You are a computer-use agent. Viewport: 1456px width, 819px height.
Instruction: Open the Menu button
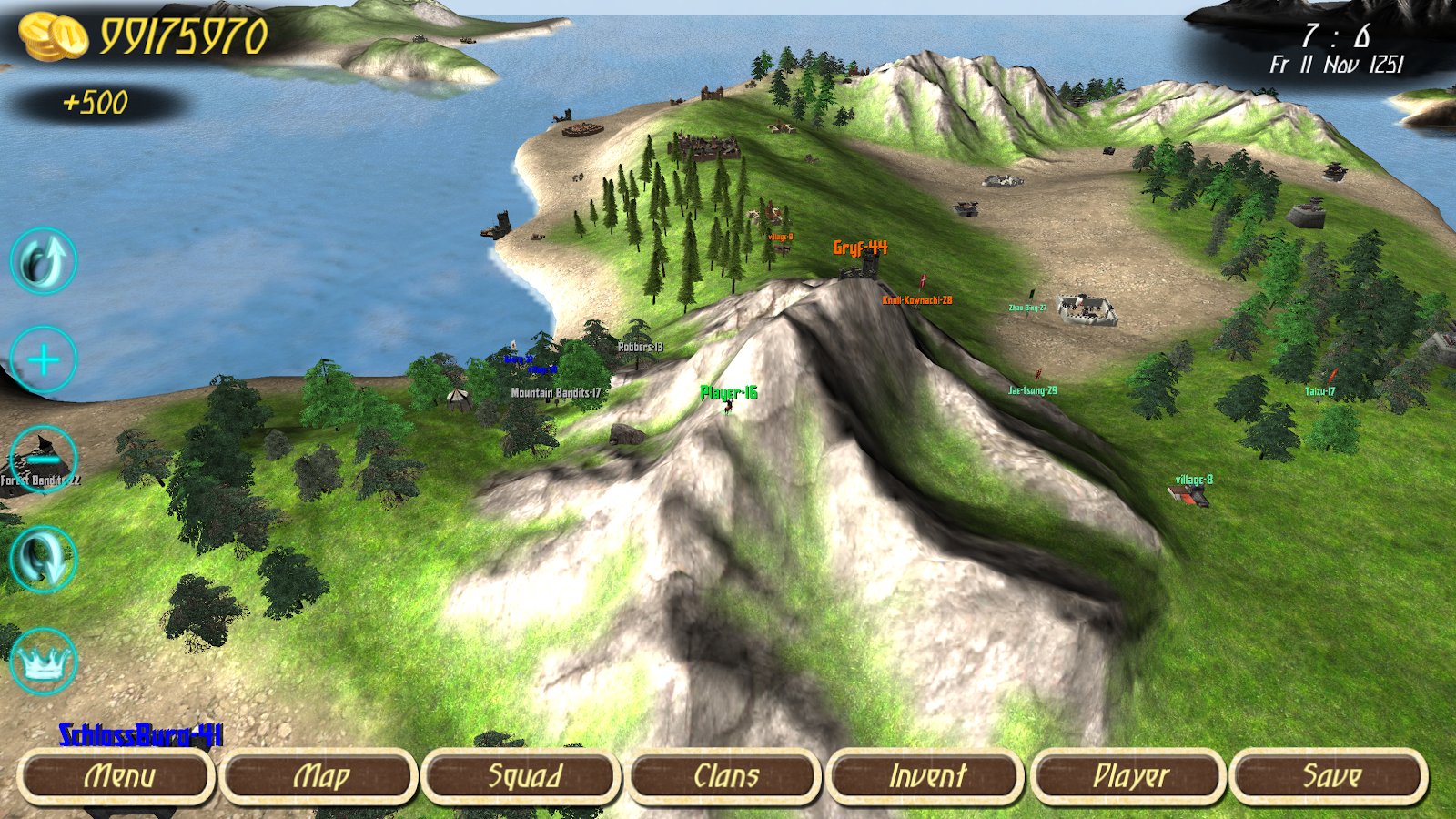pos(116,777)
